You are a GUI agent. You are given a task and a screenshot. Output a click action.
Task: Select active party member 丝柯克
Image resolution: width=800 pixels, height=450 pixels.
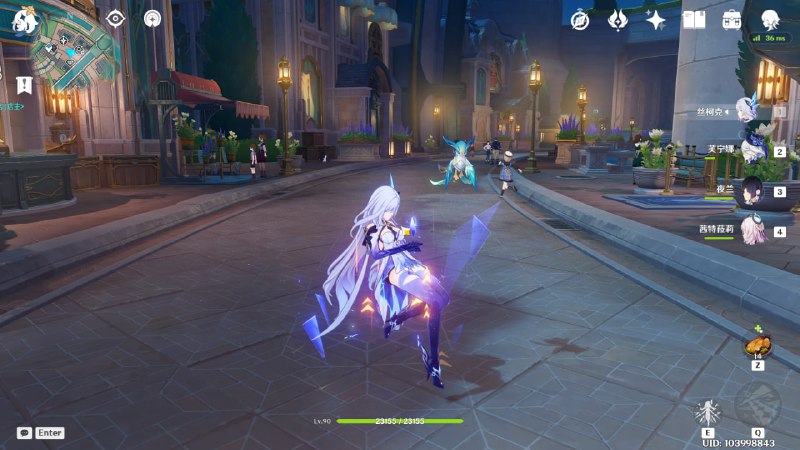coord(750,108)
